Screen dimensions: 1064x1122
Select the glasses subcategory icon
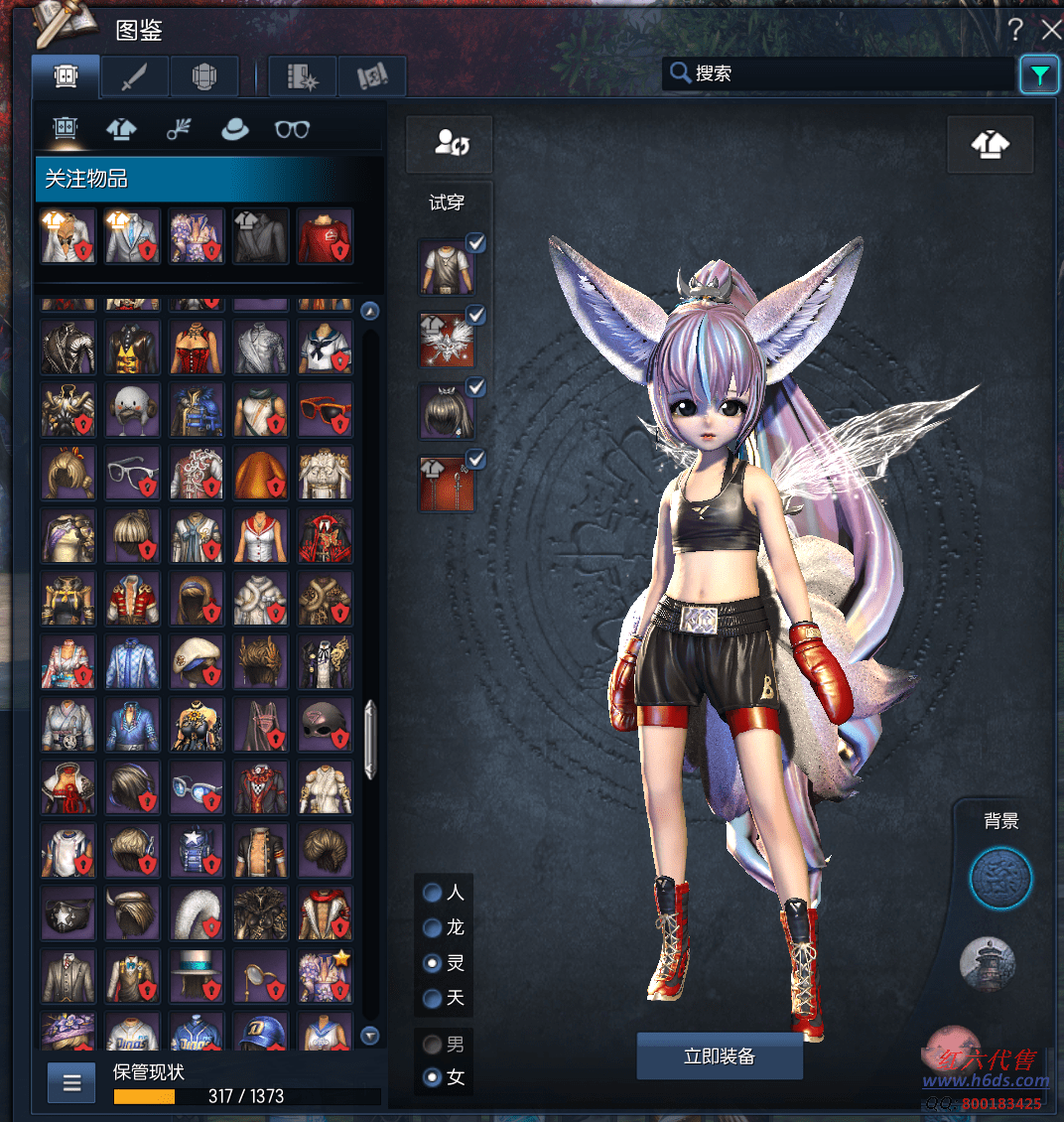point(292,129)
